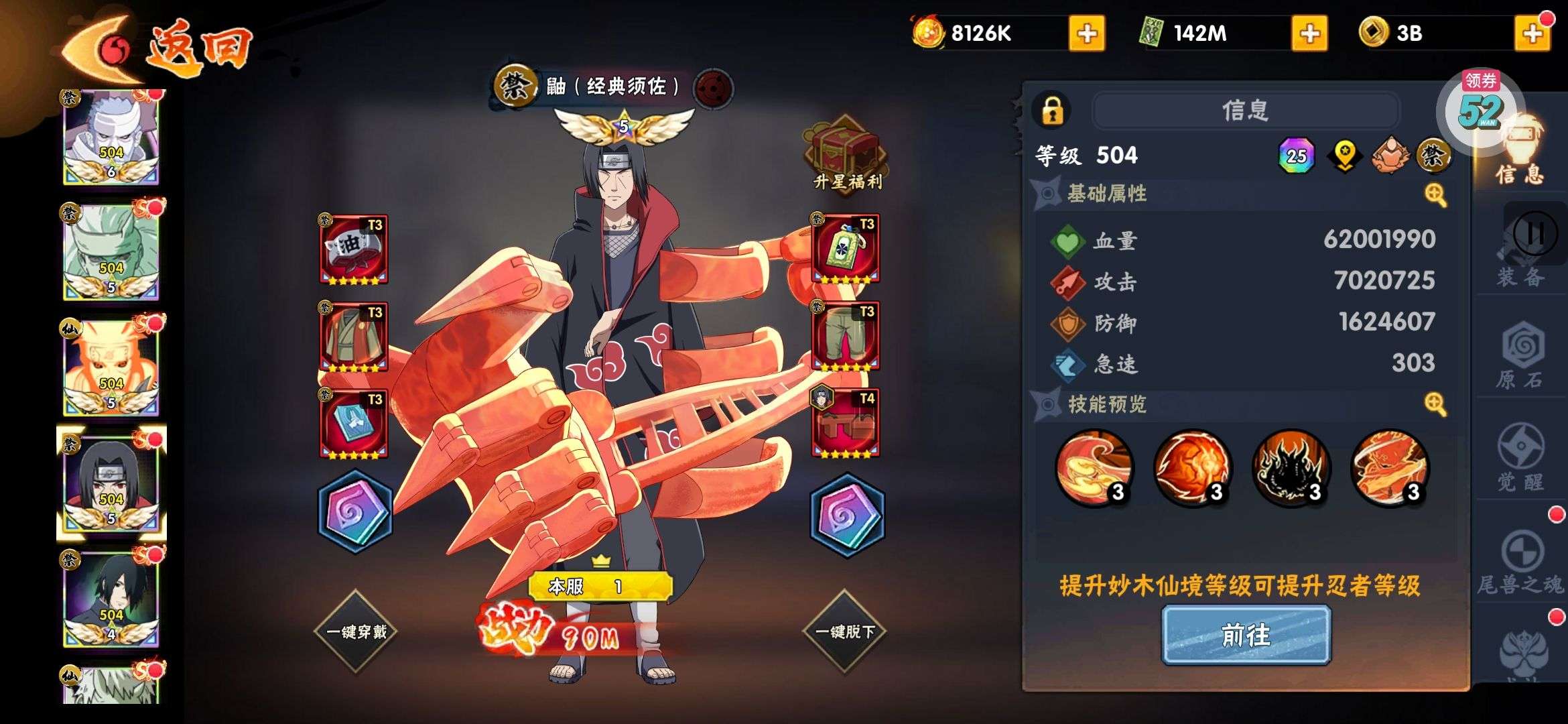This screenshot has height=724, width=1568.
Task: Open the 尾兽之魂 tab
Action: pos(1521,563)
